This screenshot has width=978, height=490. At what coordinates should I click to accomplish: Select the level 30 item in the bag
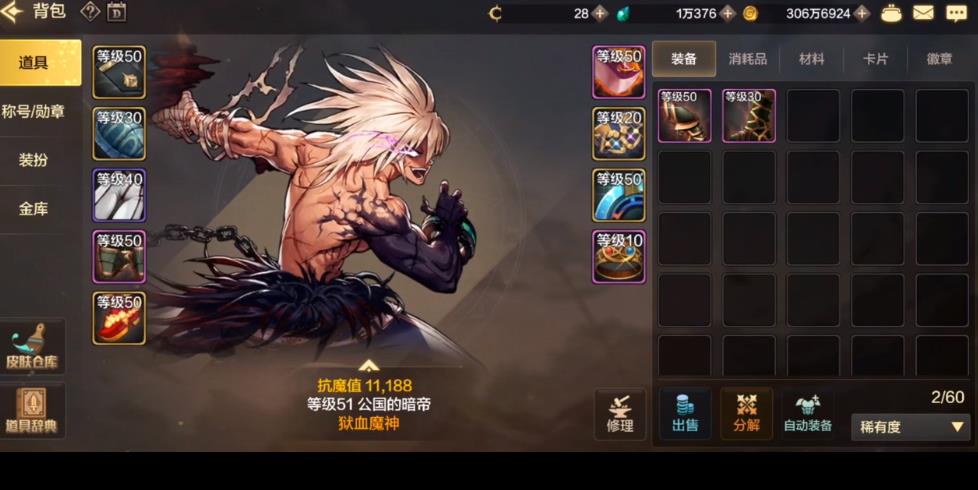pos(749,116)
